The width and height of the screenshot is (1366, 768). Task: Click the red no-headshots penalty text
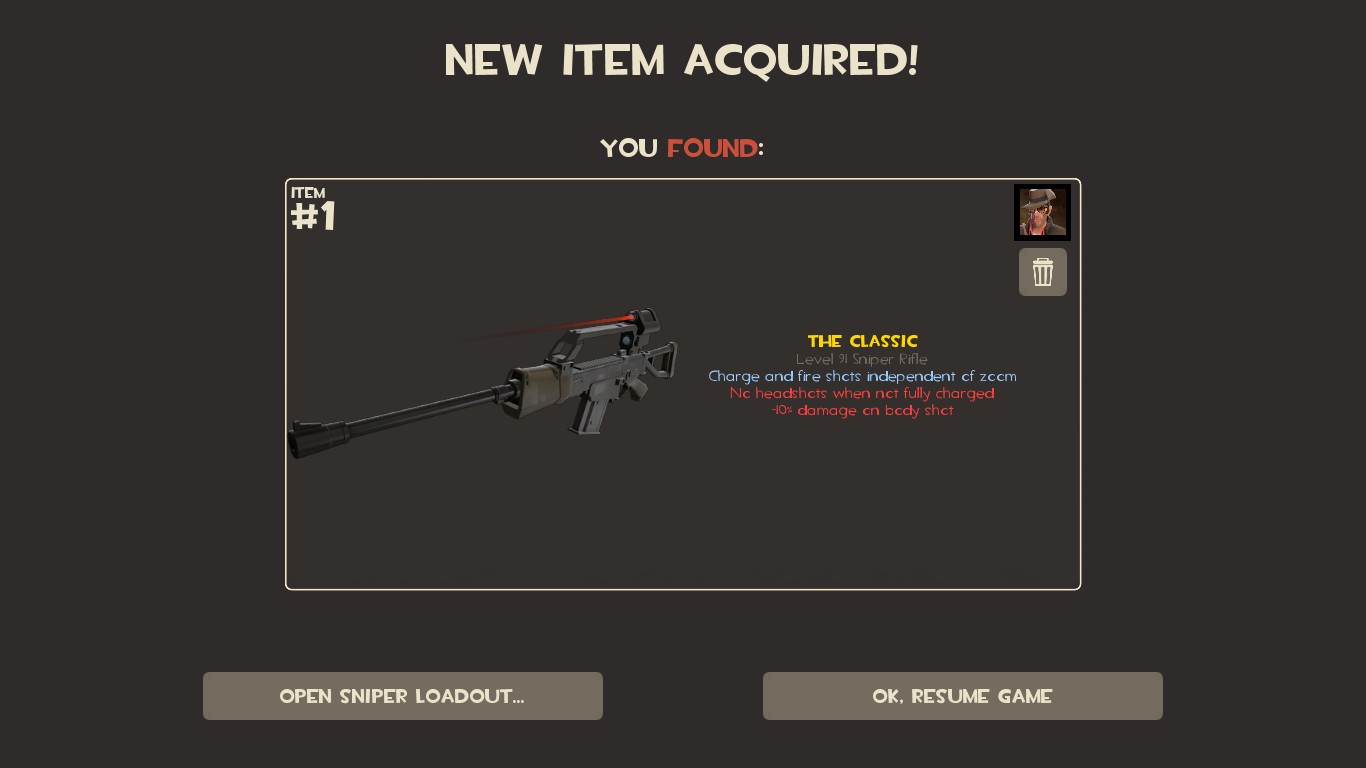(x=862, y=393)
